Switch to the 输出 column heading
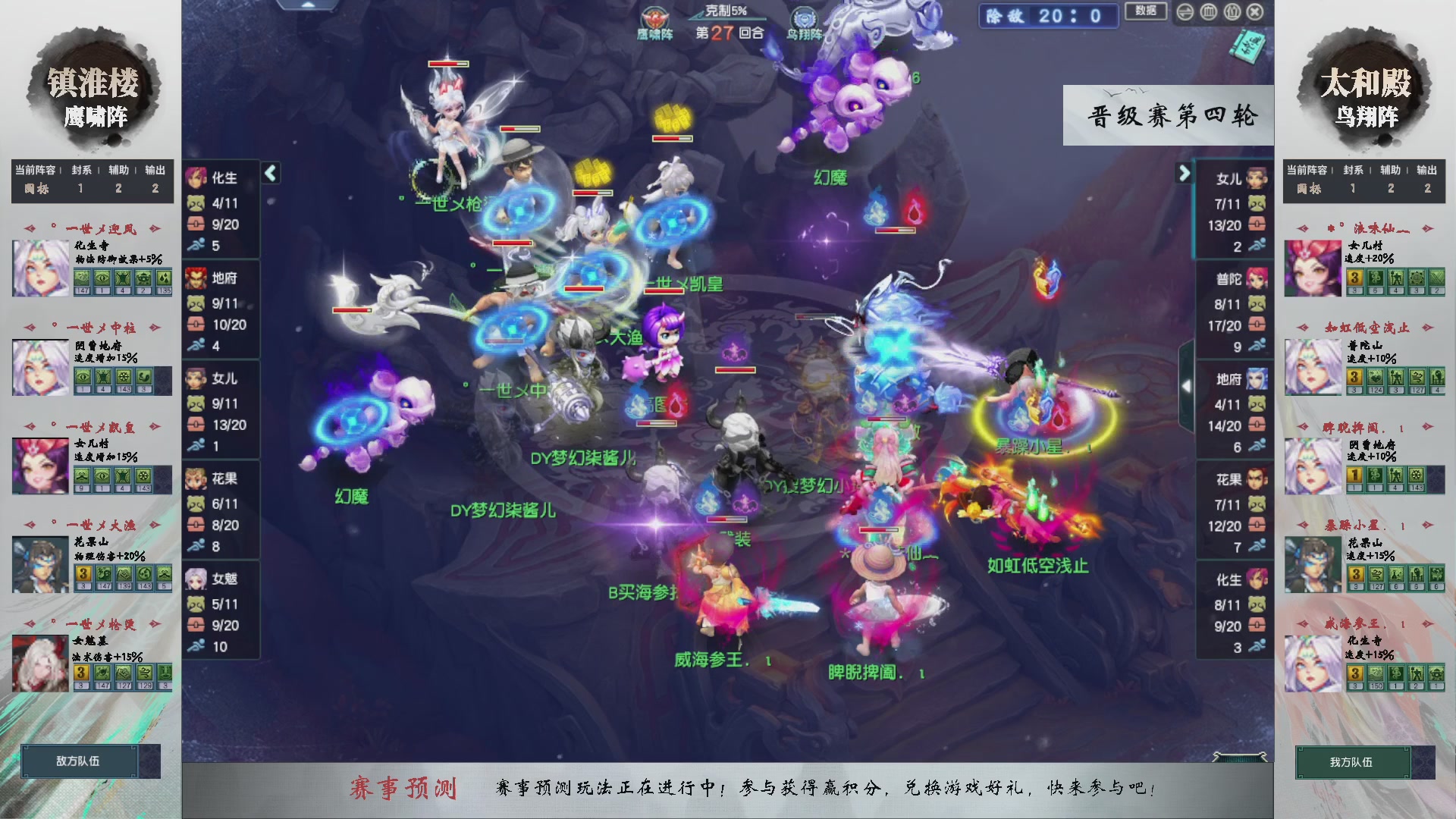The image size is (1456, 819). click(155, 170)
